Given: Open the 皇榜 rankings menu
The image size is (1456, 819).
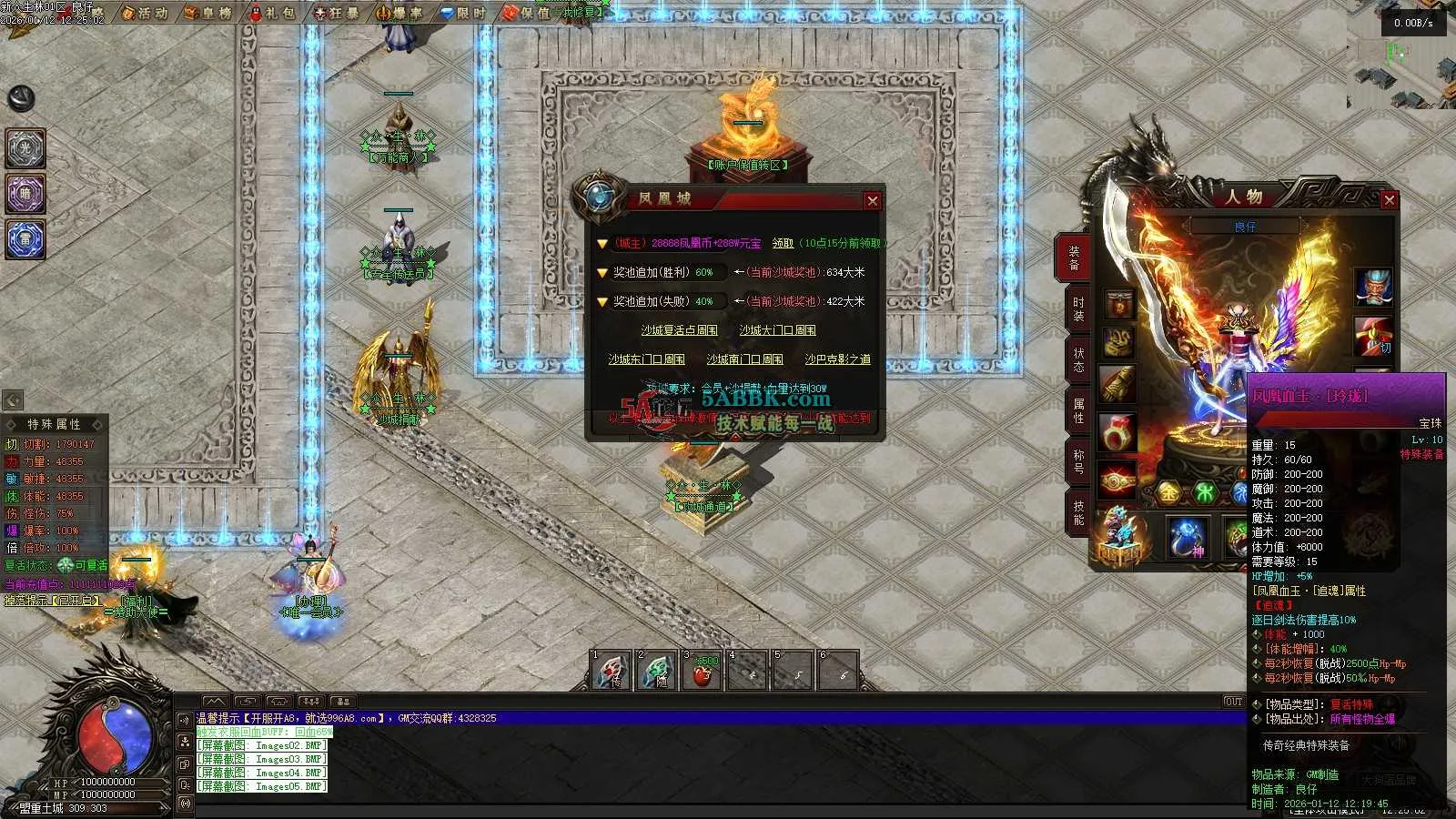Looking at the screenshot, I should [x=208, y=13].
